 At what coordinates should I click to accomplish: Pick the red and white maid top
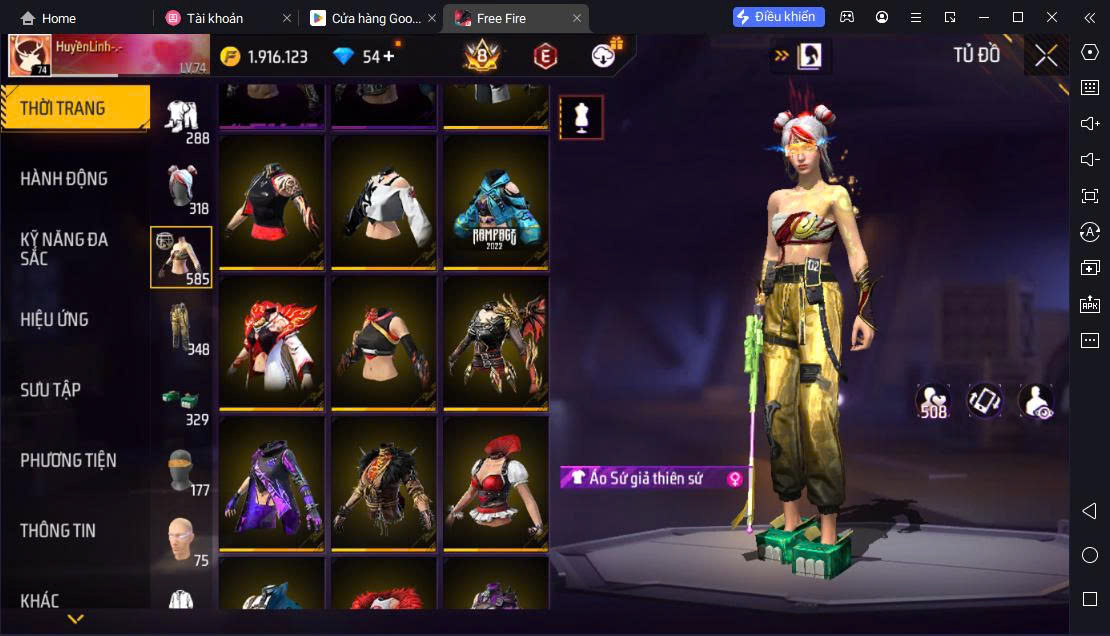(496, 485)
